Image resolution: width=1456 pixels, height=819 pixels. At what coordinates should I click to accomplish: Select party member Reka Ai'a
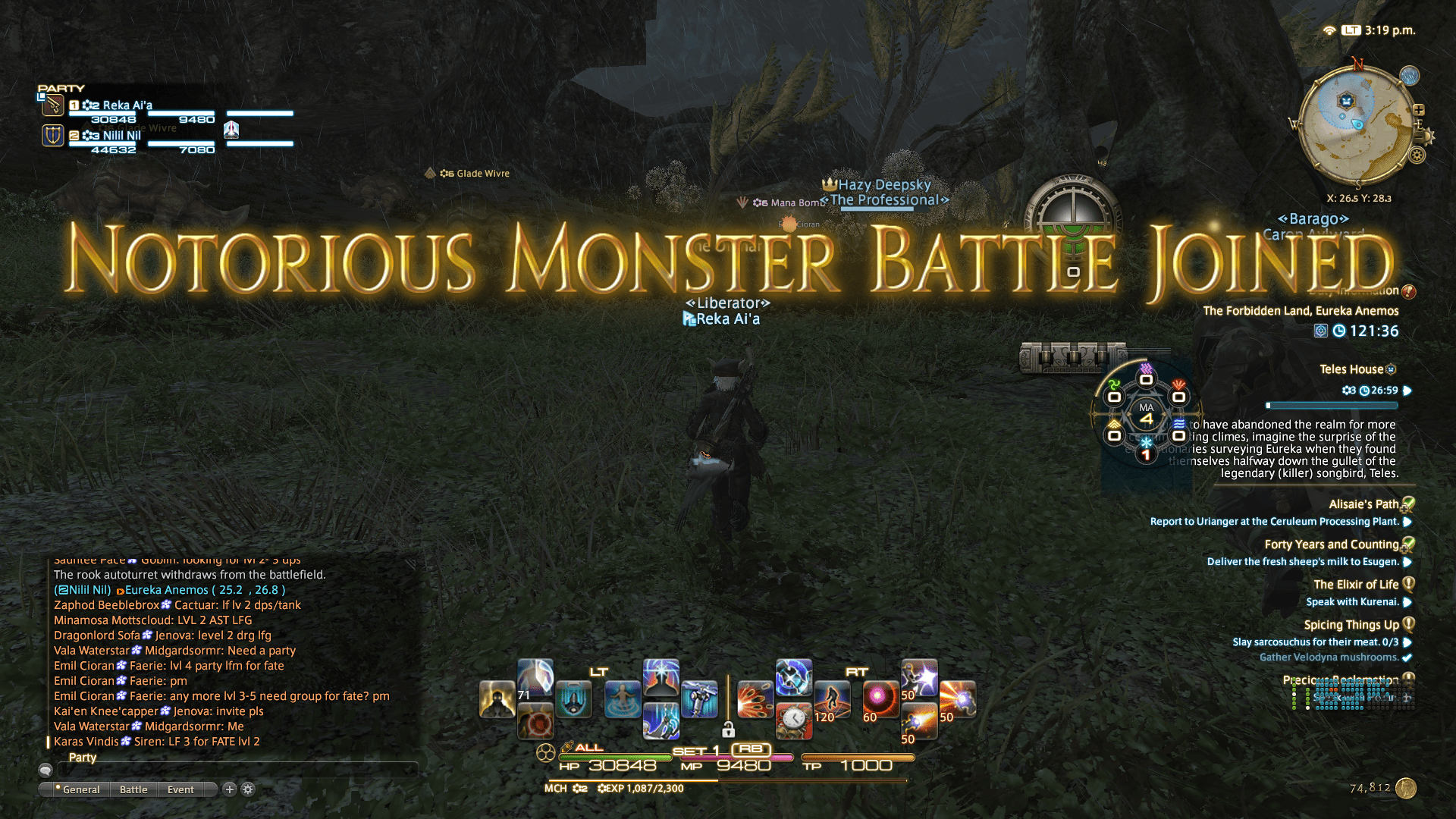coord(127,105)
